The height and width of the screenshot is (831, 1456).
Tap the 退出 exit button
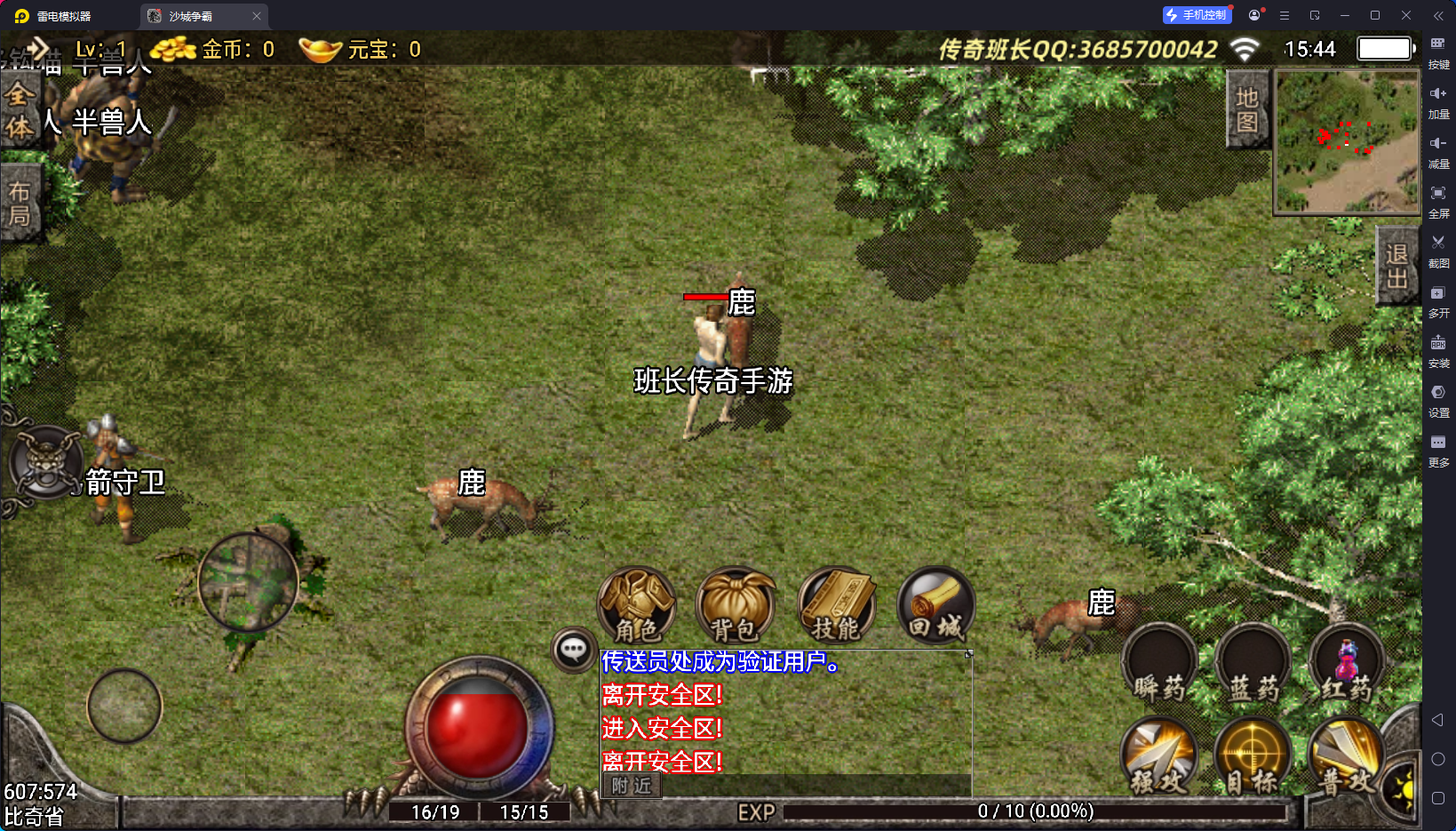coord(1396,266)
